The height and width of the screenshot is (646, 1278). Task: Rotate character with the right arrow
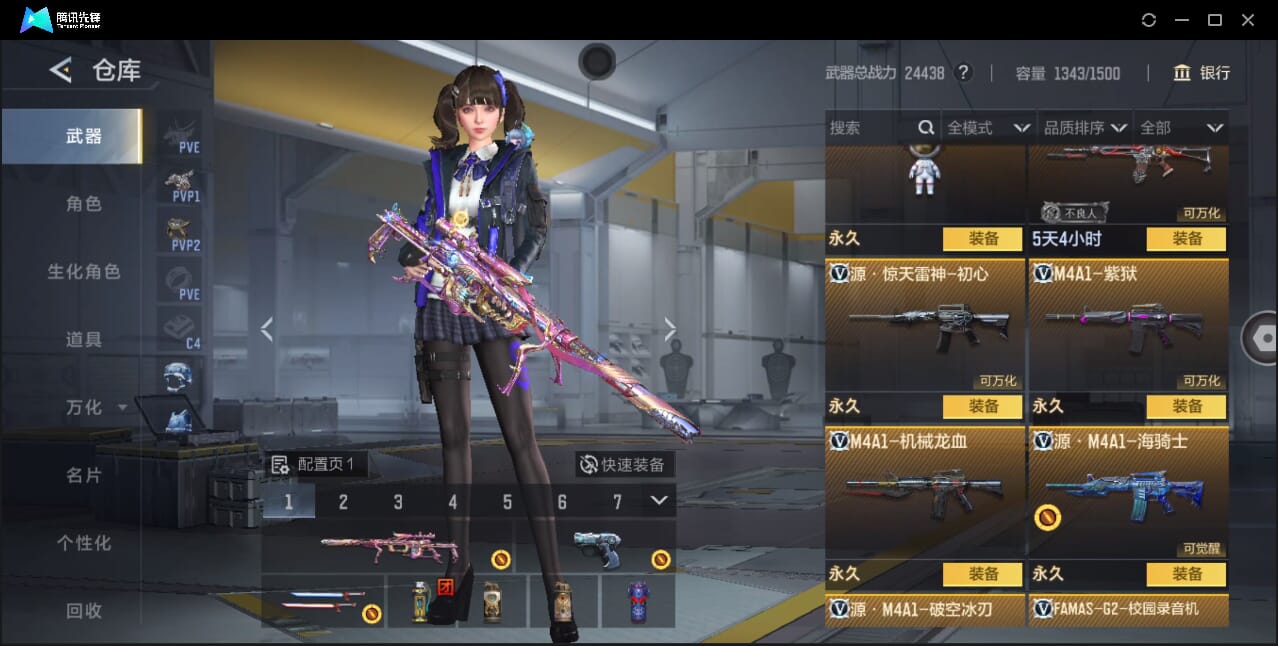(x=670, y=329)
